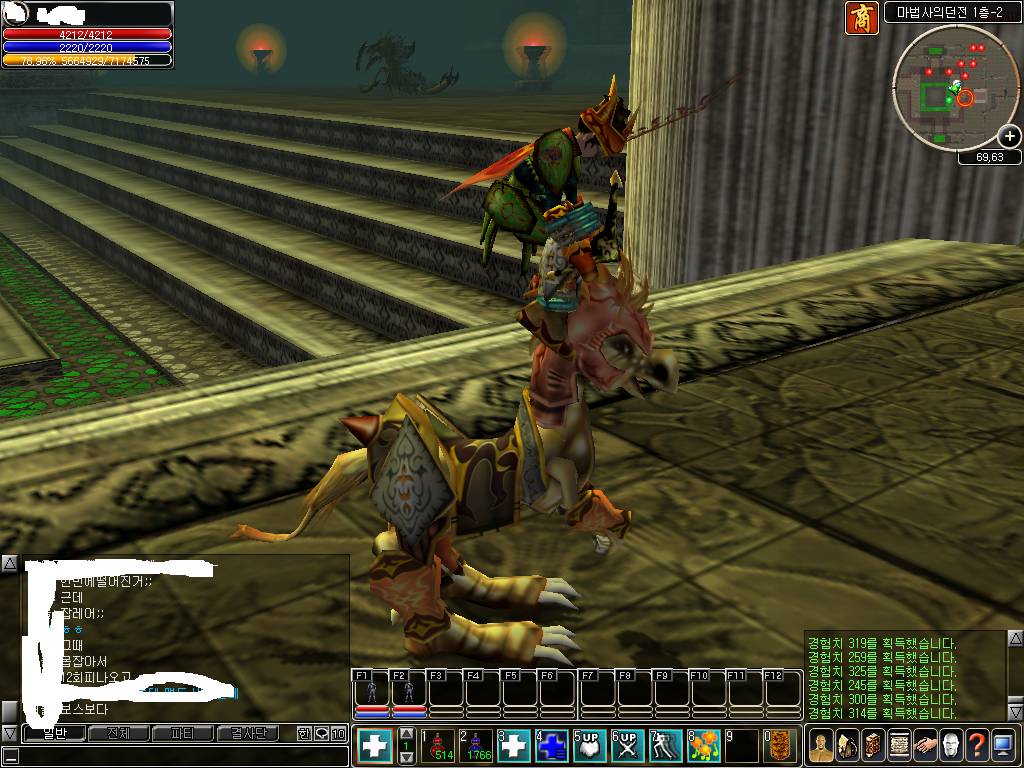Switch to the 일반 chat tab

54,734
